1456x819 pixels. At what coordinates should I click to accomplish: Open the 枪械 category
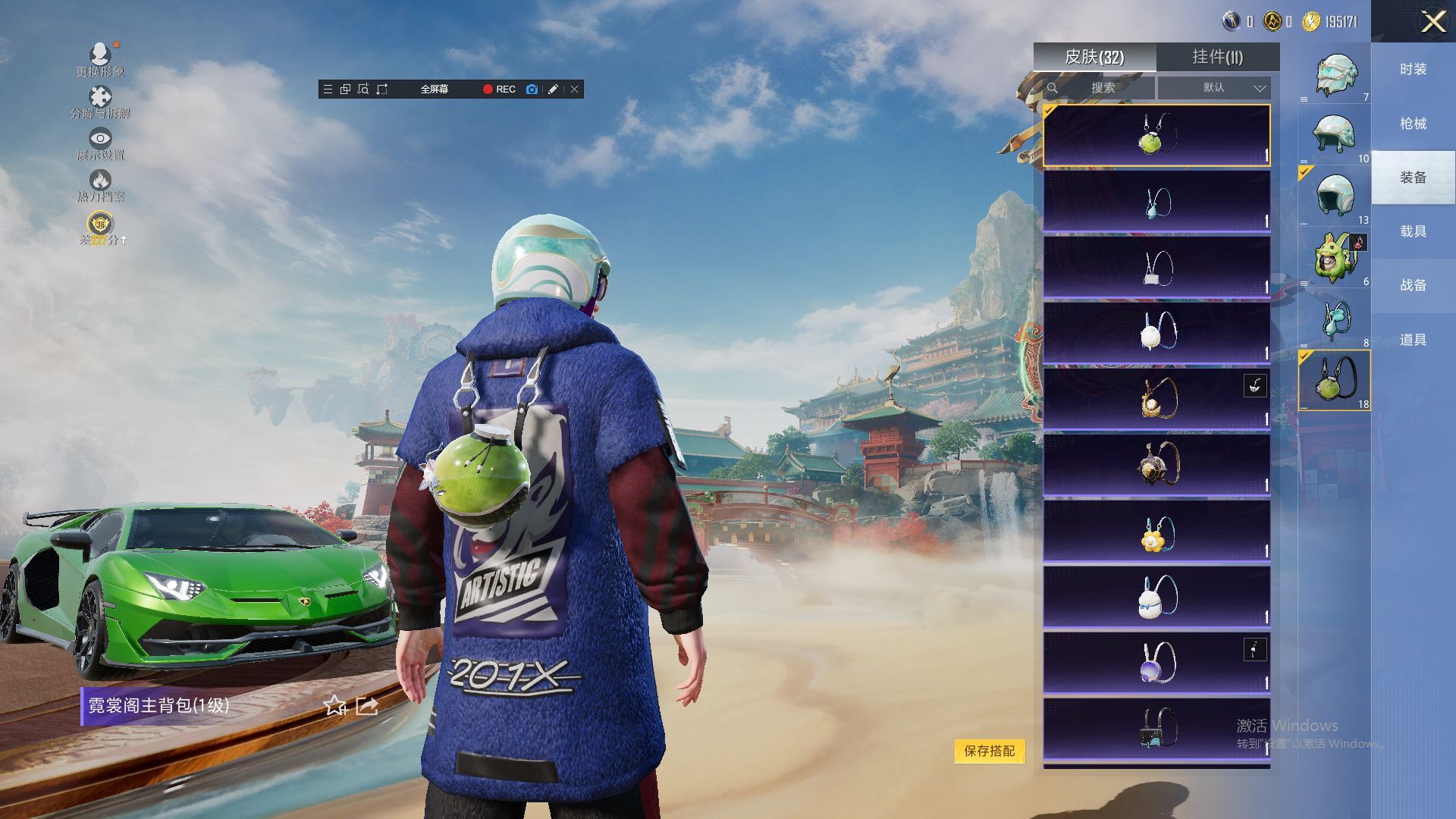pyautogui.click(x=1413, y=124)
